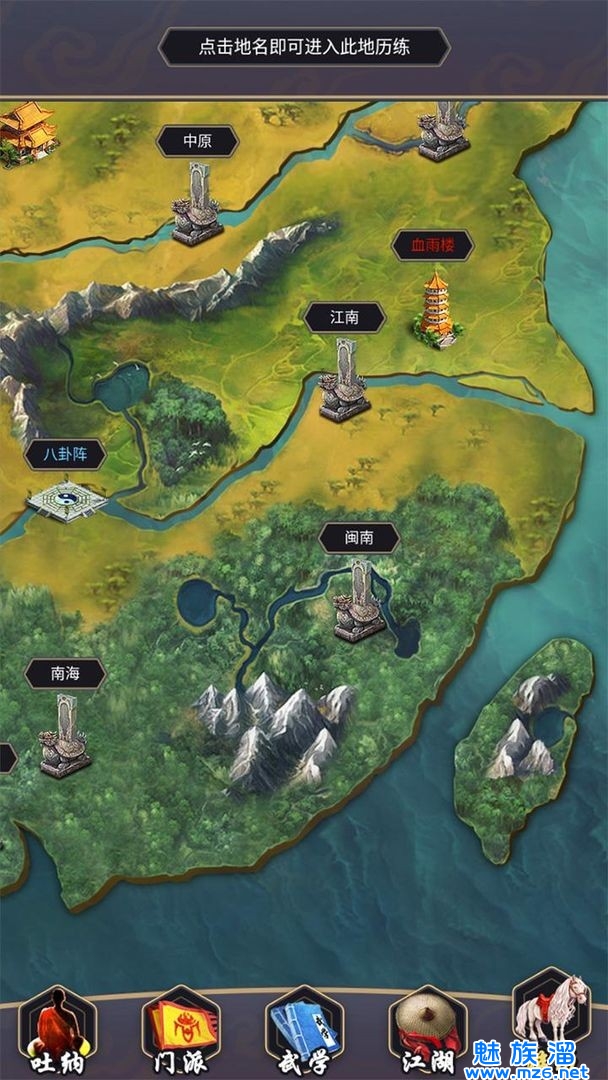
Task: Enter the 中原 region from its label
Action: tap(197, 141)
